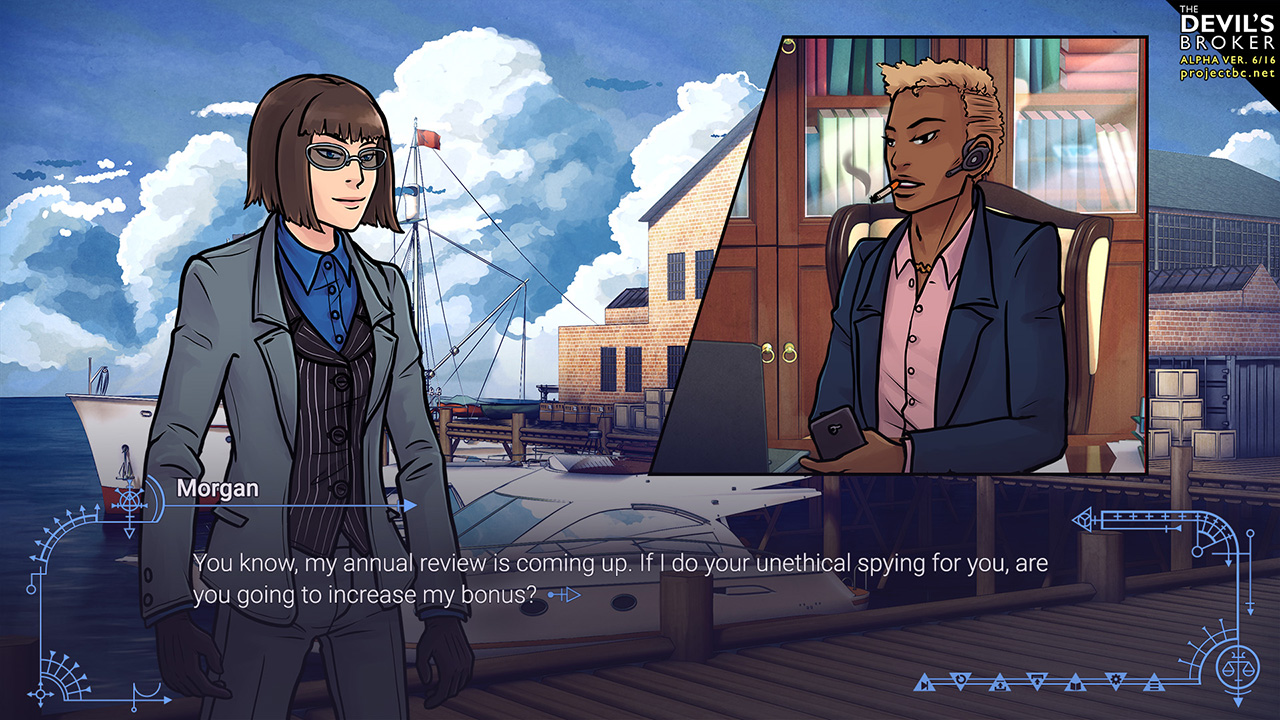Advance Morgan's dialogue text
Viewport: 1280px width, 720px height.
tap(620, 579)
